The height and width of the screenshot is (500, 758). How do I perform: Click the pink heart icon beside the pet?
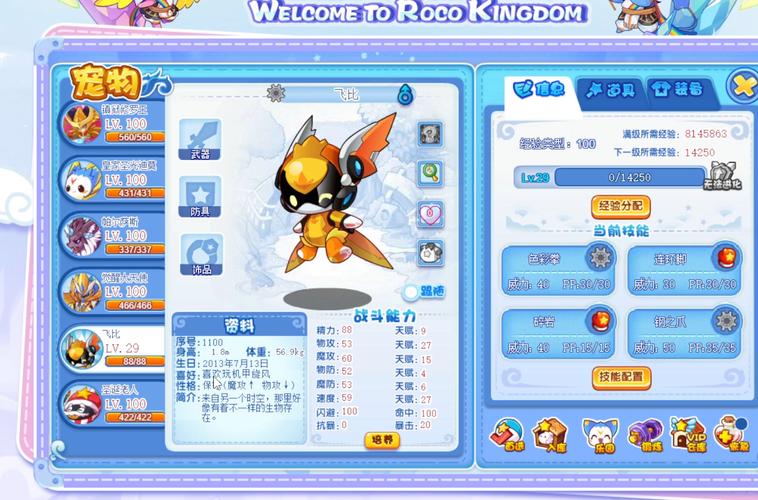(x=430, y=214)
